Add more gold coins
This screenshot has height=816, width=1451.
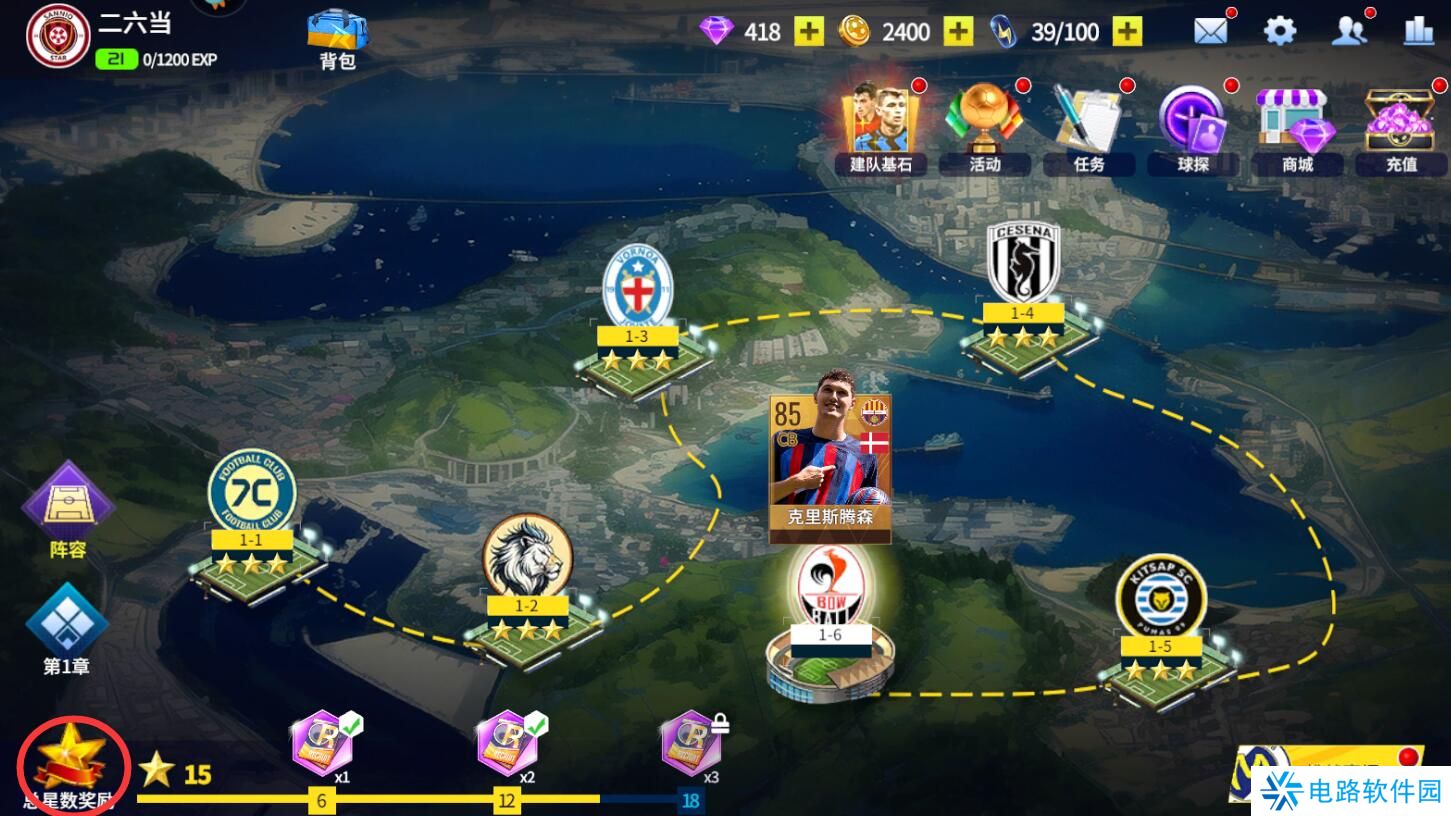(958, 32)
